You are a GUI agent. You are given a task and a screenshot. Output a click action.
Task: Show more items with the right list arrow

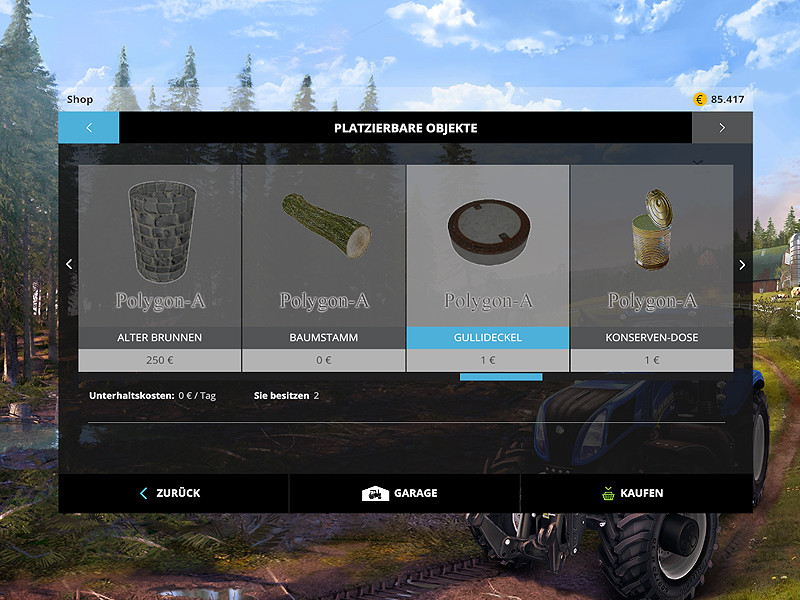pyautogui.click(x=742, y=265)
